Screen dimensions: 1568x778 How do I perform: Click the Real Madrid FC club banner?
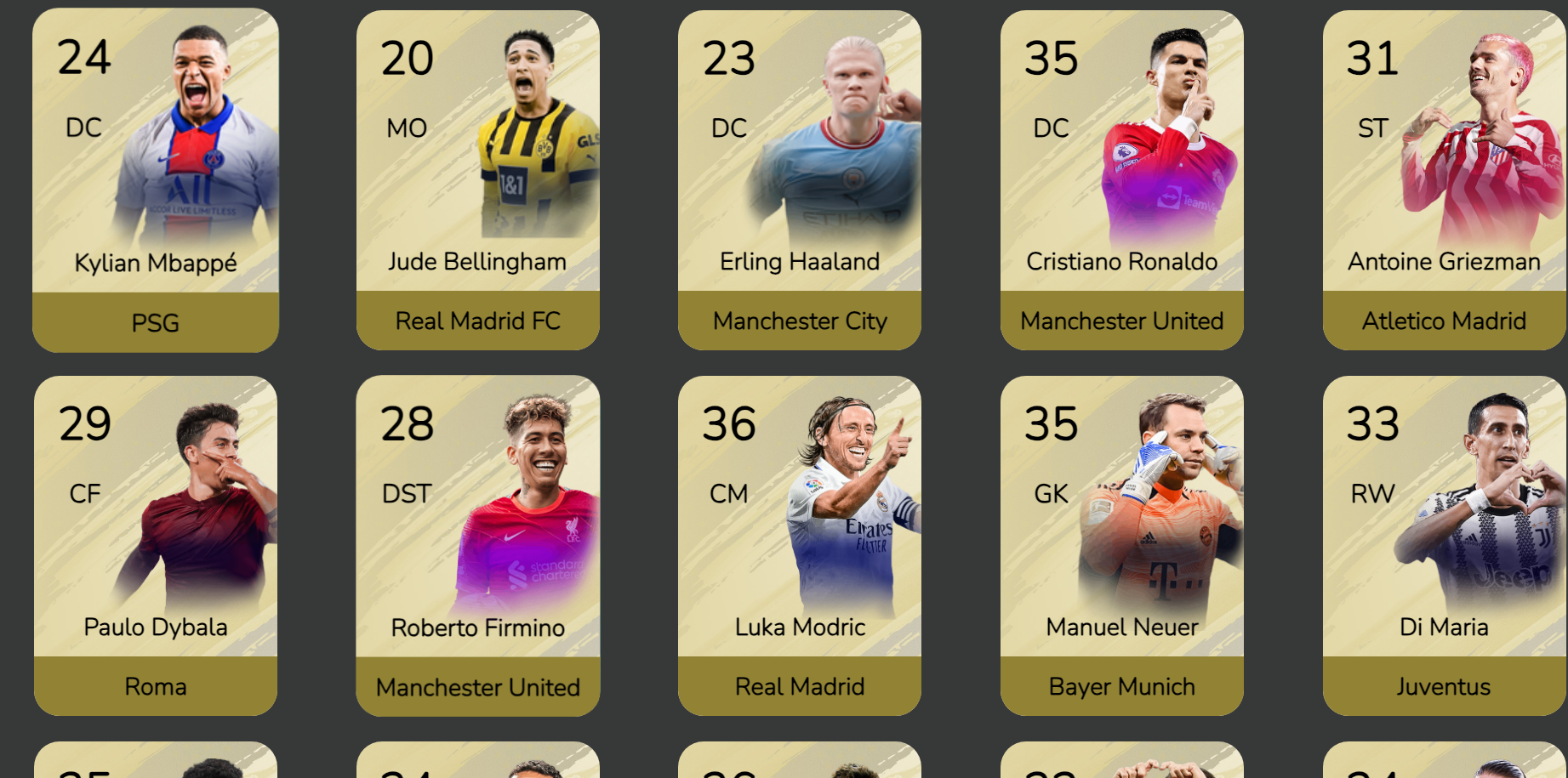click(478, 321)
